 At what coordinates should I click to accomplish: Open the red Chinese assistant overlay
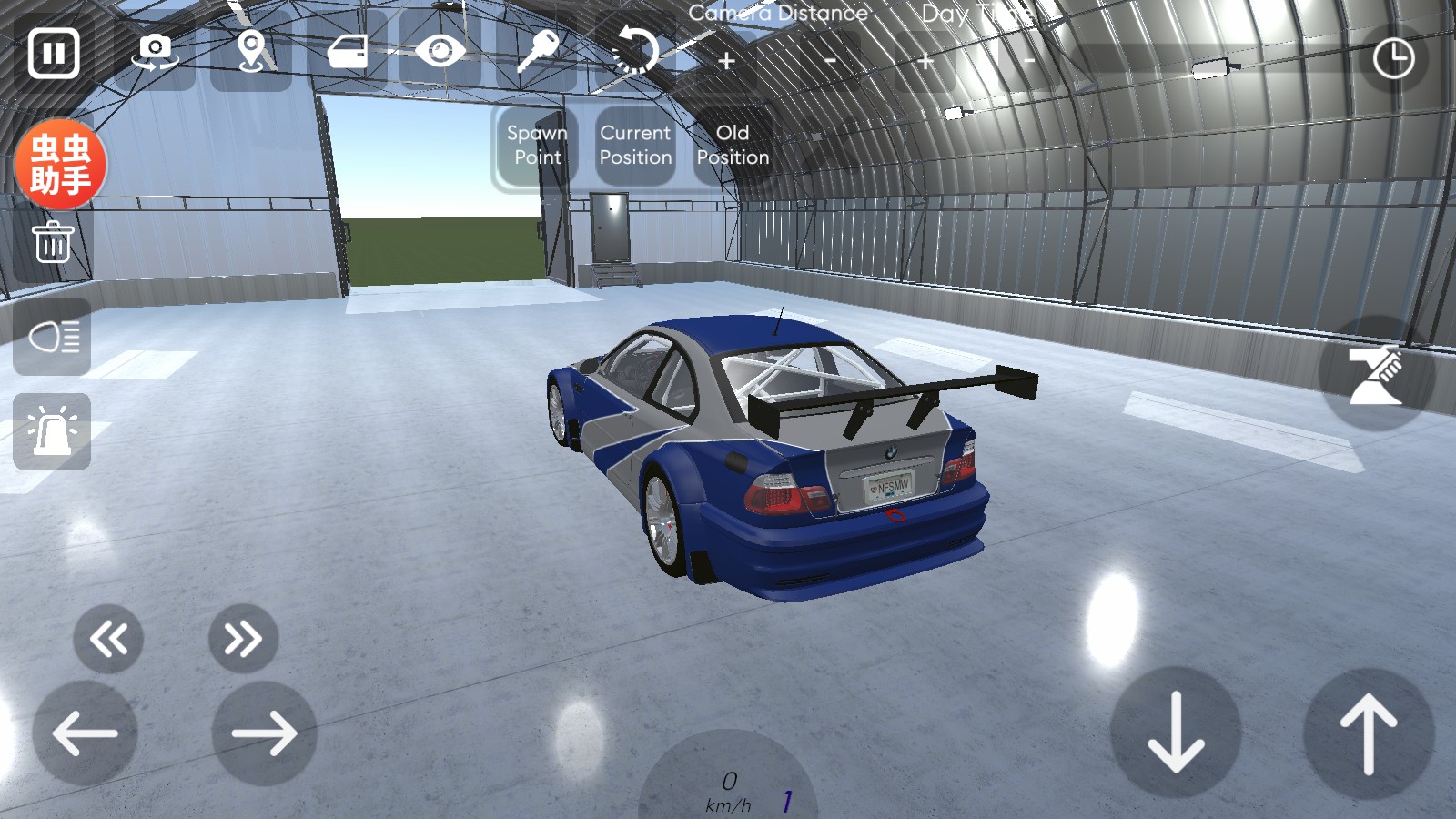(x=61, y=165)
